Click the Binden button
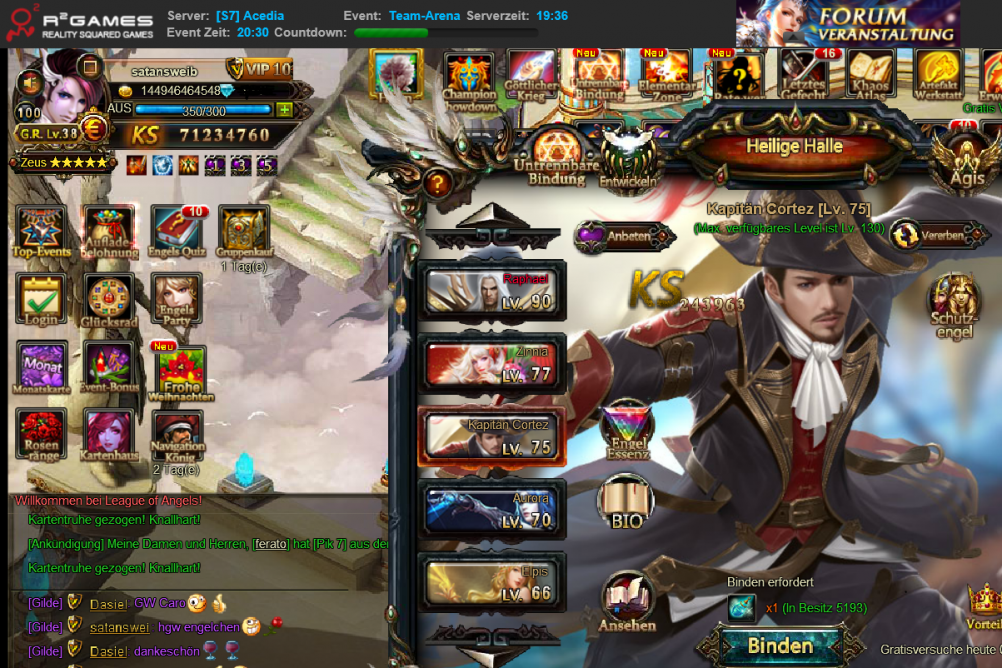 [x=780, y=645]
